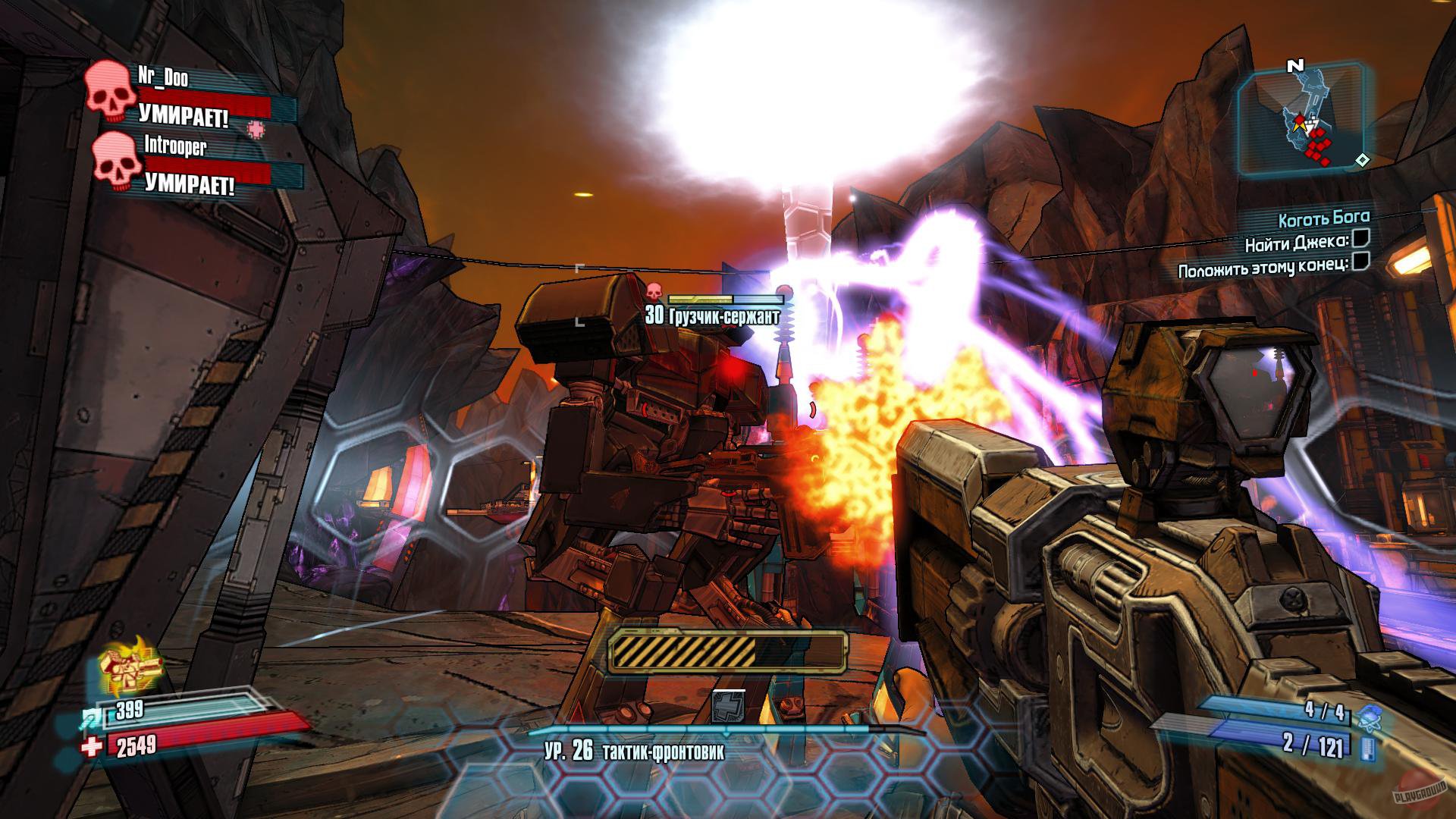Select teammate Introoper's skull portrait
This screenshot has height=819, width=1456.
click(x=118, y=162)
